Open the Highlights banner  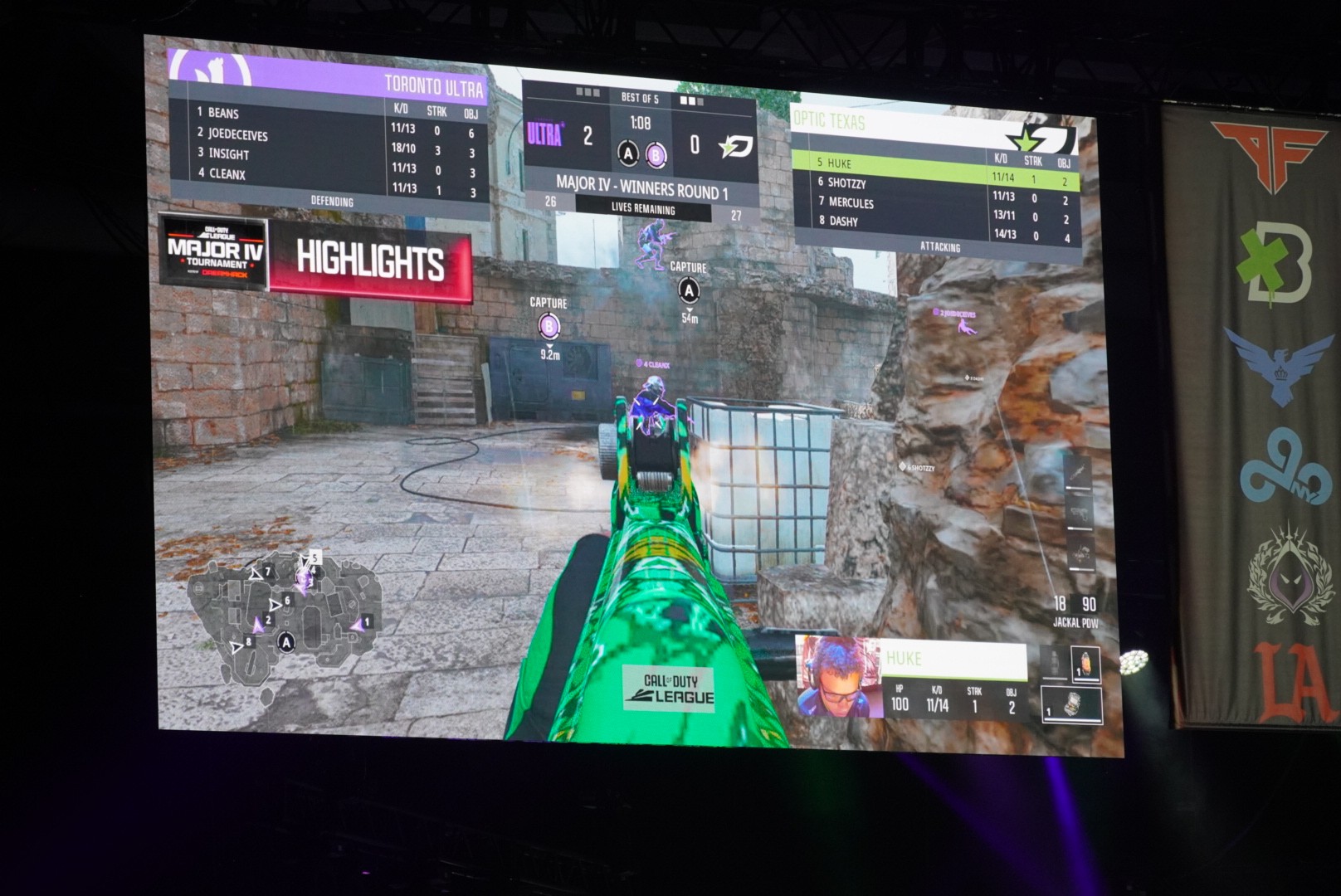[371, 261]
